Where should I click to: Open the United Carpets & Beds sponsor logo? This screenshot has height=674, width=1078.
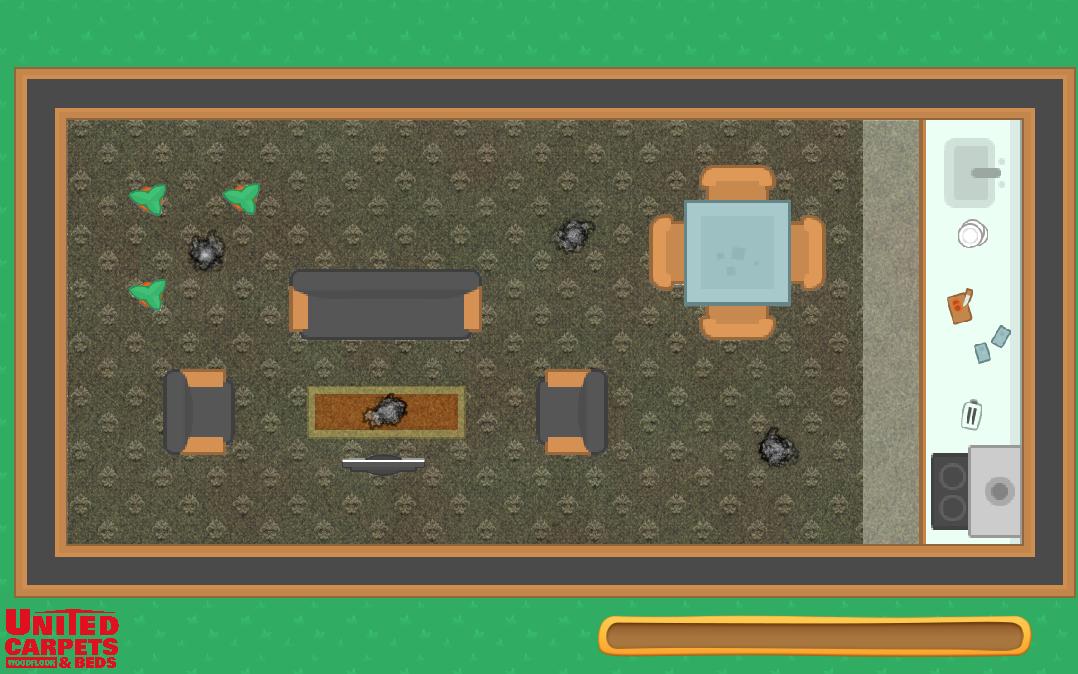(62, 638)
